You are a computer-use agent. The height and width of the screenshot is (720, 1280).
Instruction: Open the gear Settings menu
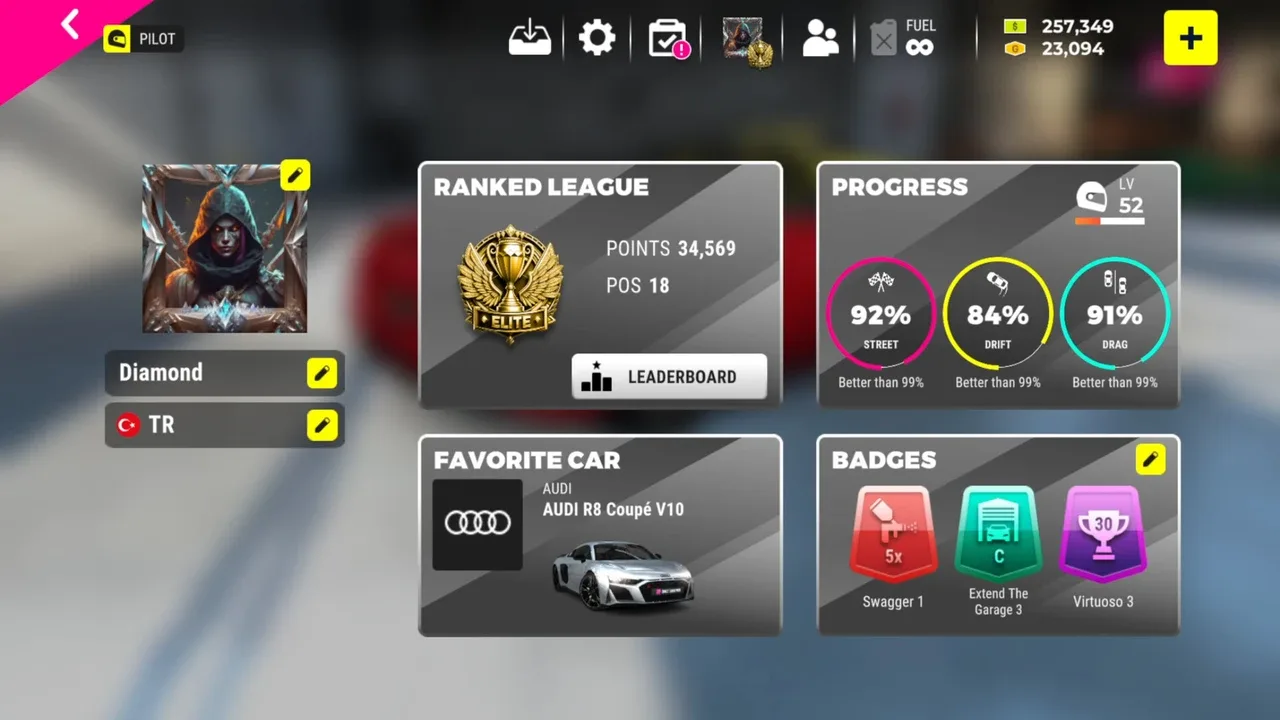click(597, 38)
